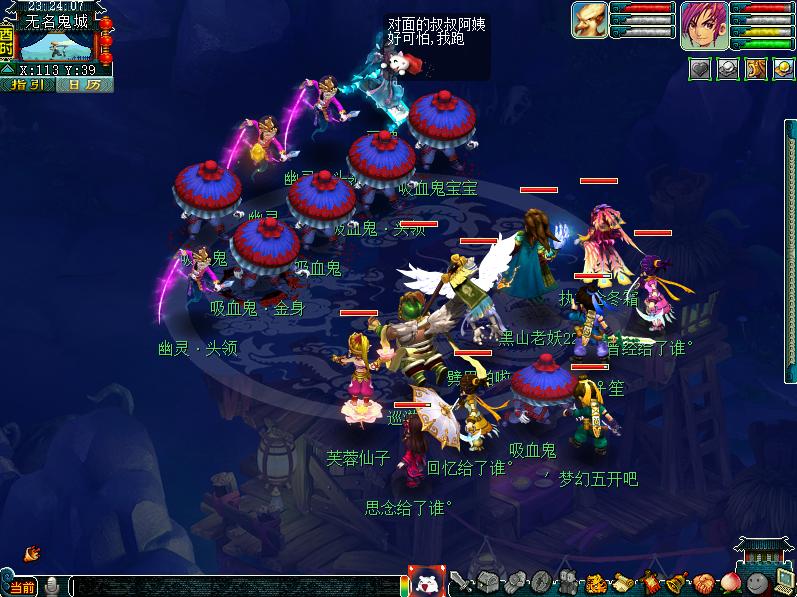Select the pet portrait at top
This screenshot has width=797, height=597.
(589, 20)
